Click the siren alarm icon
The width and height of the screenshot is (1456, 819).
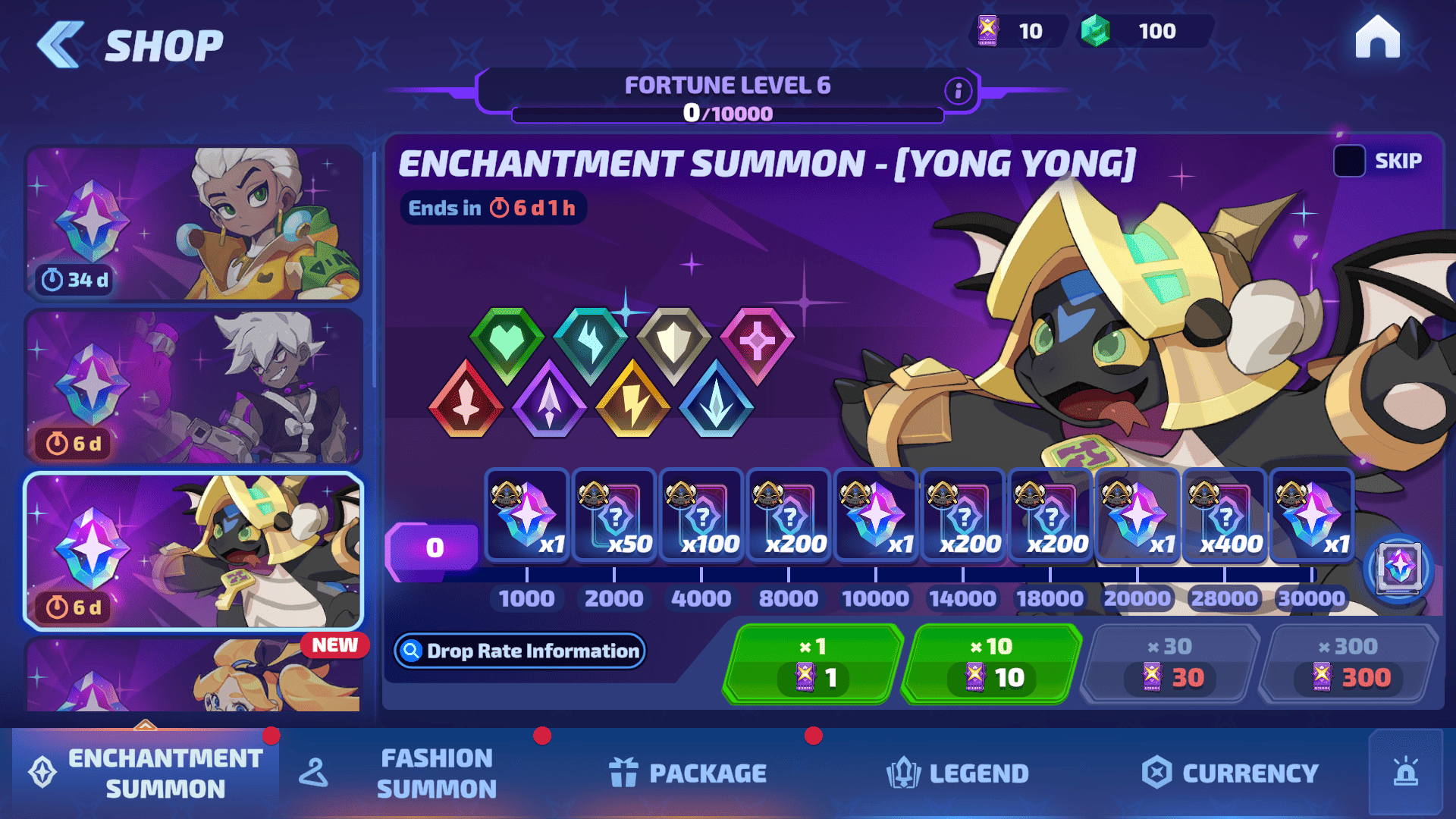pos(1406,772)
